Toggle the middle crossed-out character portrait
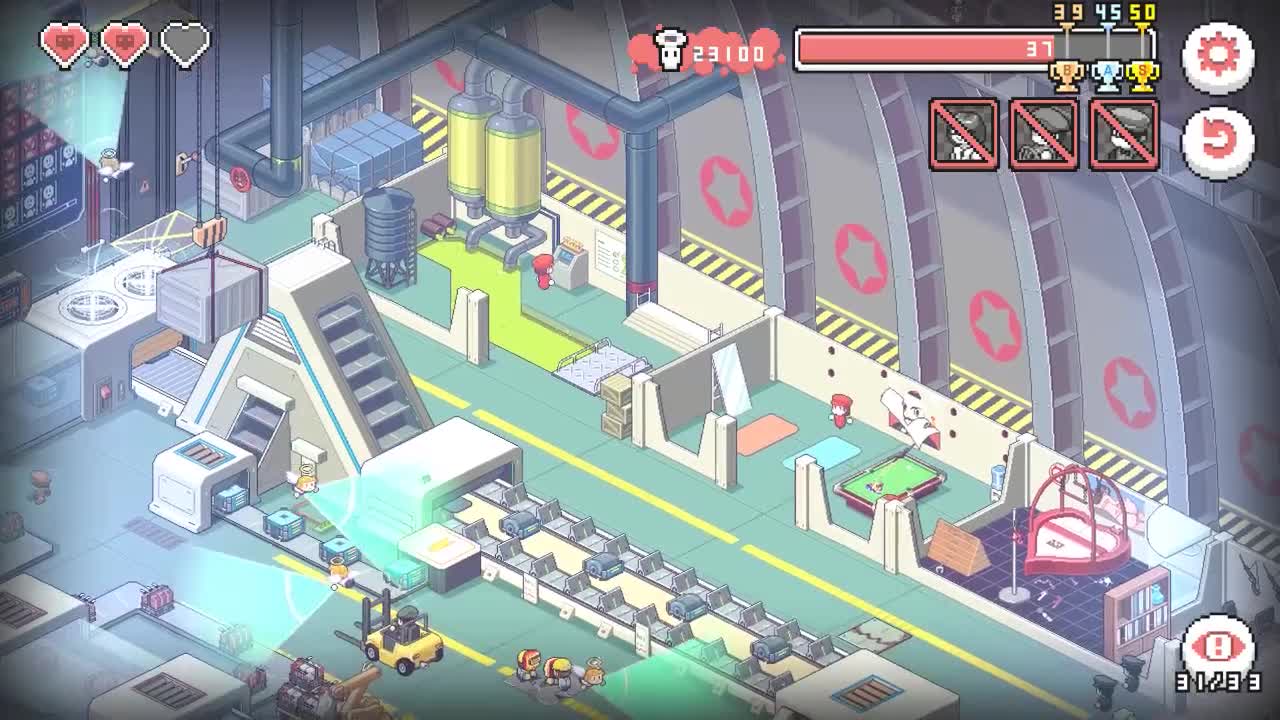This screenshot has height=720, width=1280. [x=1044, y=133]
